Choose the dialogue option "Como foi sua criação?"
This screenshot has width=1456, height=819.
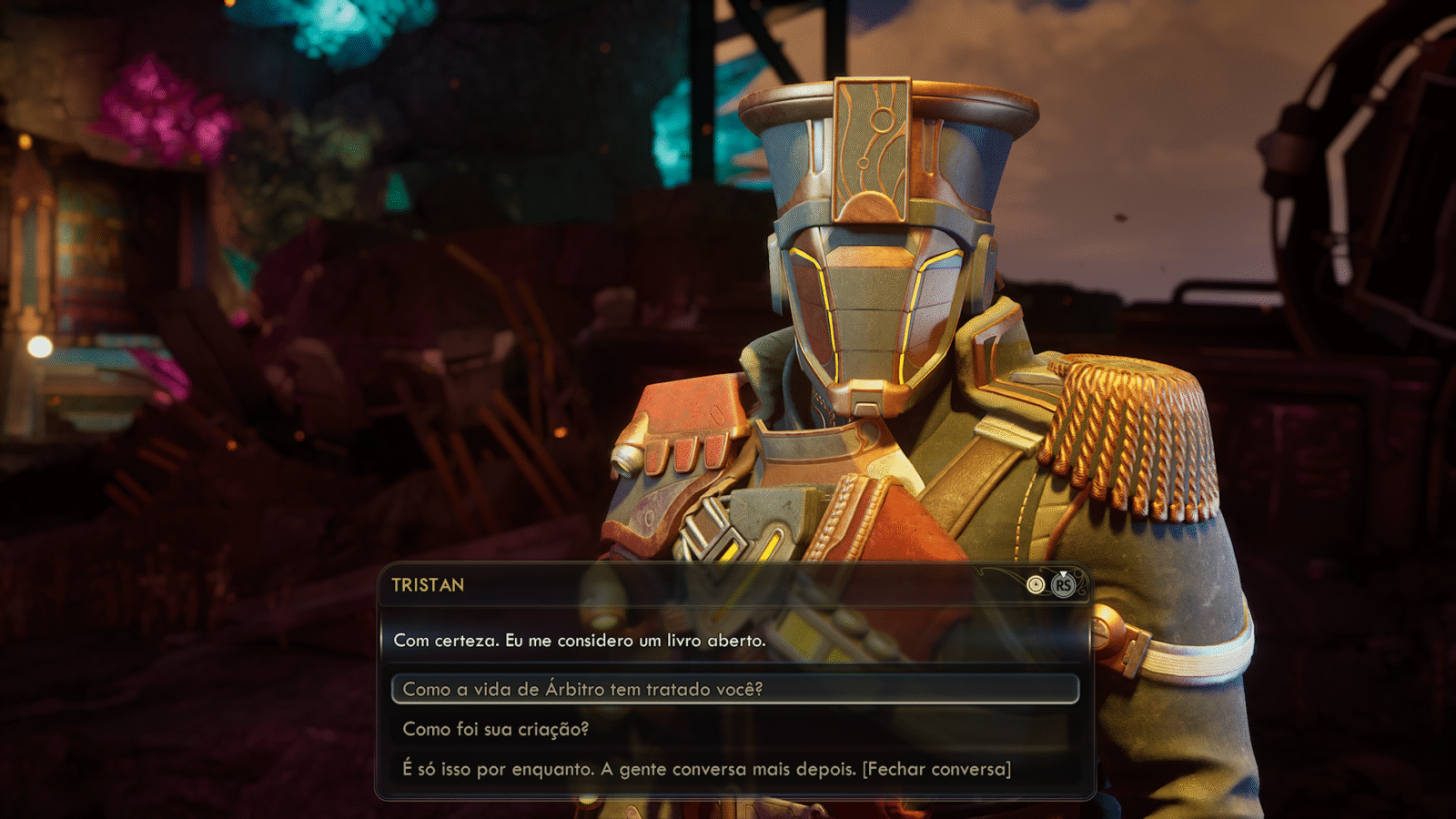point(496,728)
